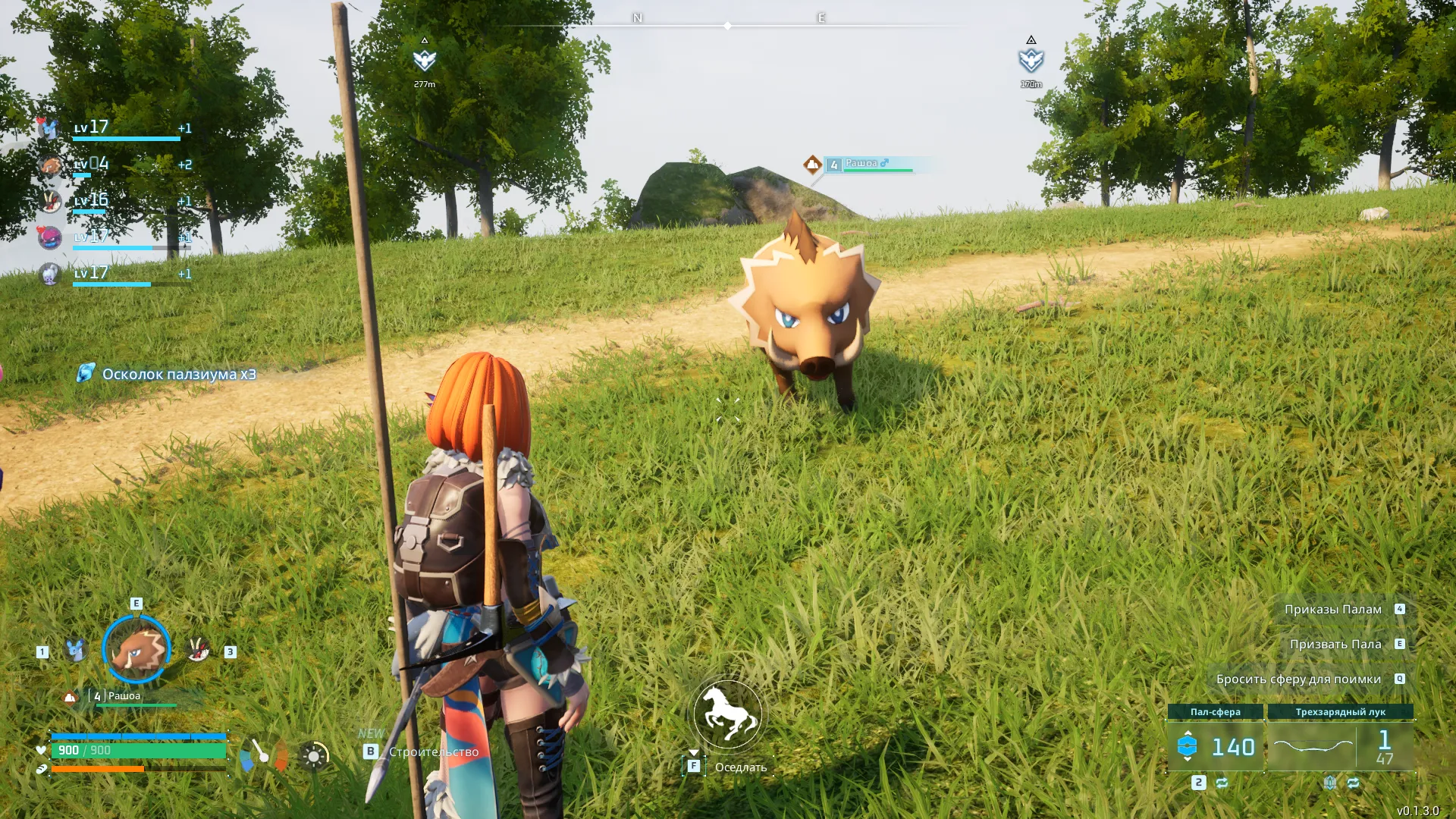The height and width of the screenshot is (819, 1456).
Task: Choose the blue pal left of Rushoar portrait
Action: [74, 650]
